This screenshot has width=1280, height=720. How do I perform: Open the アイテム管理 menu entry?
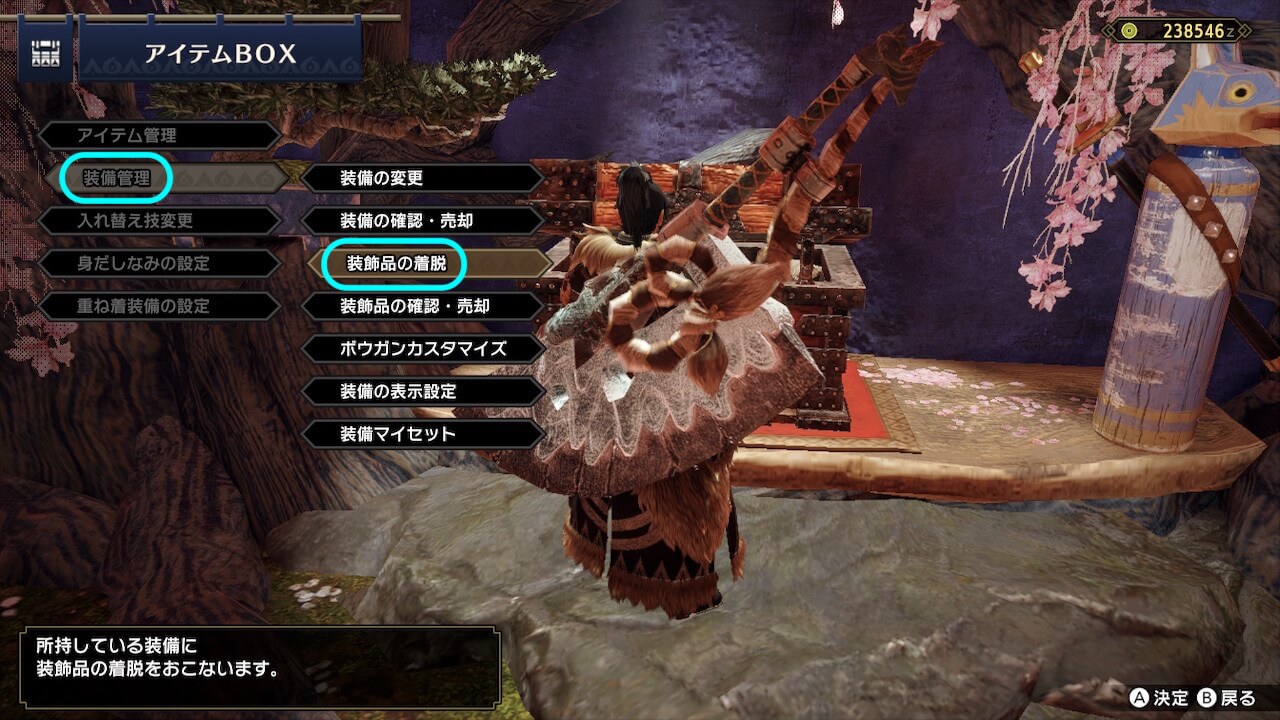point(127,136)
